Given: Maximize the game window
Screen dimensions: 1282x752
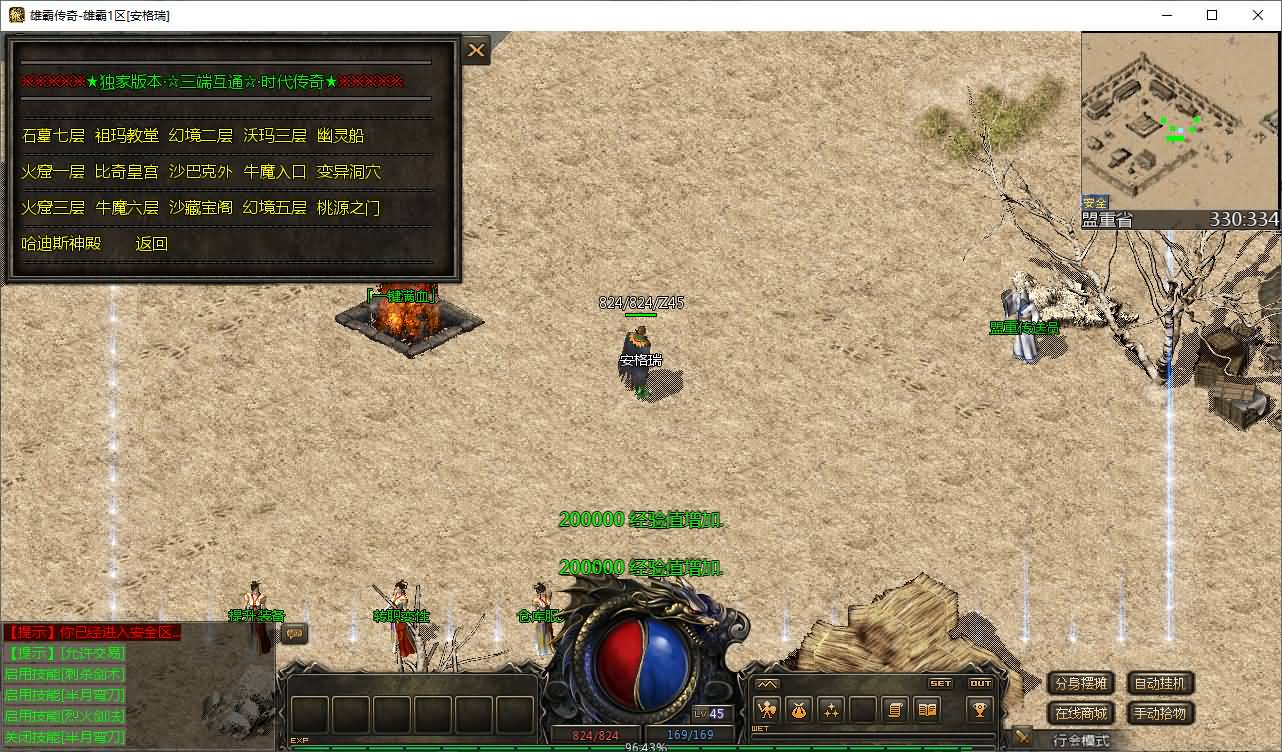Looking at the screenshot, I should (x=1212, y=15).
